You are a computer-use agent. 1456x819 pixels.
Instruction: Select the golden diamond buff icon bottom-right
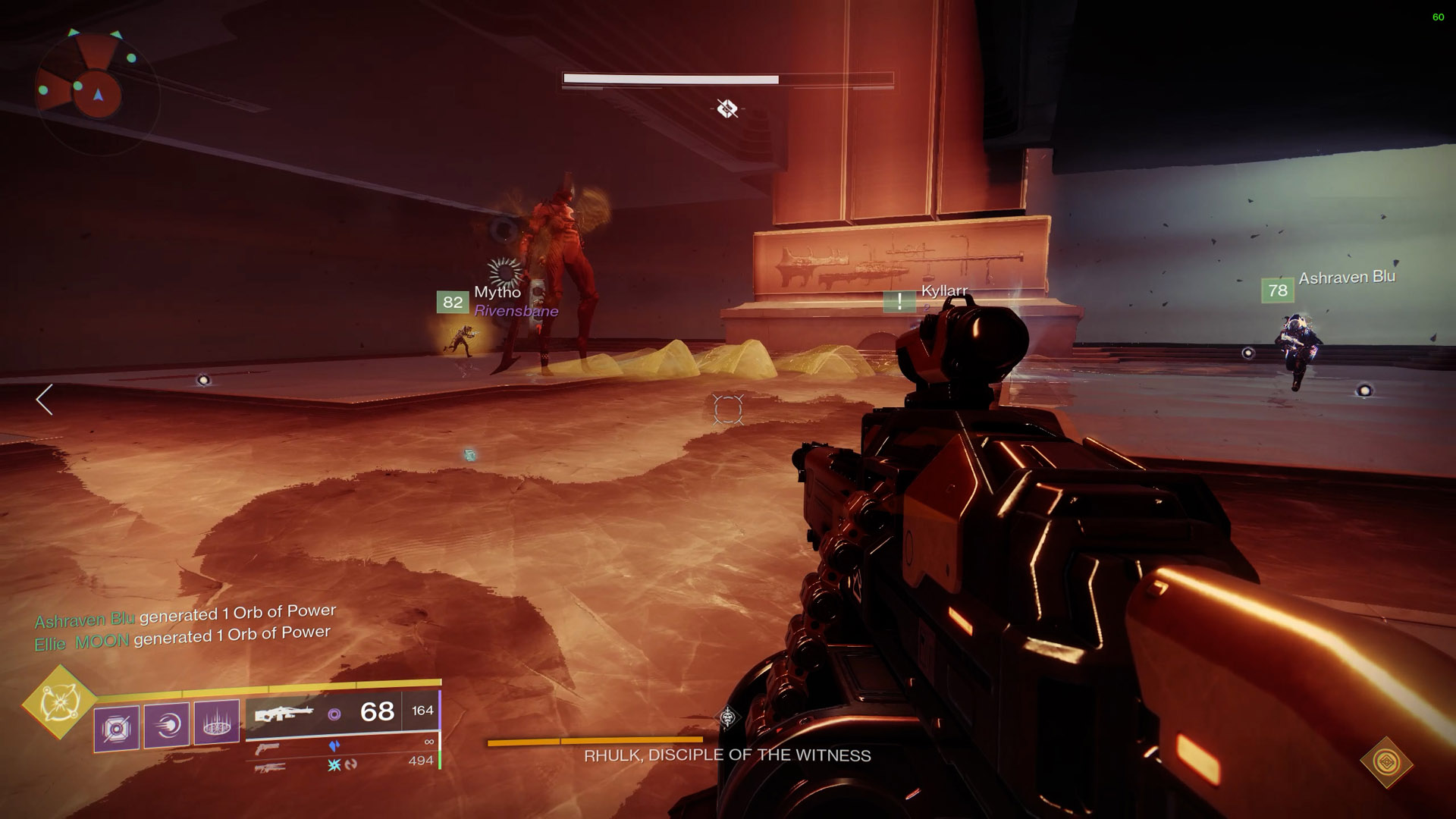[1386, 761]
